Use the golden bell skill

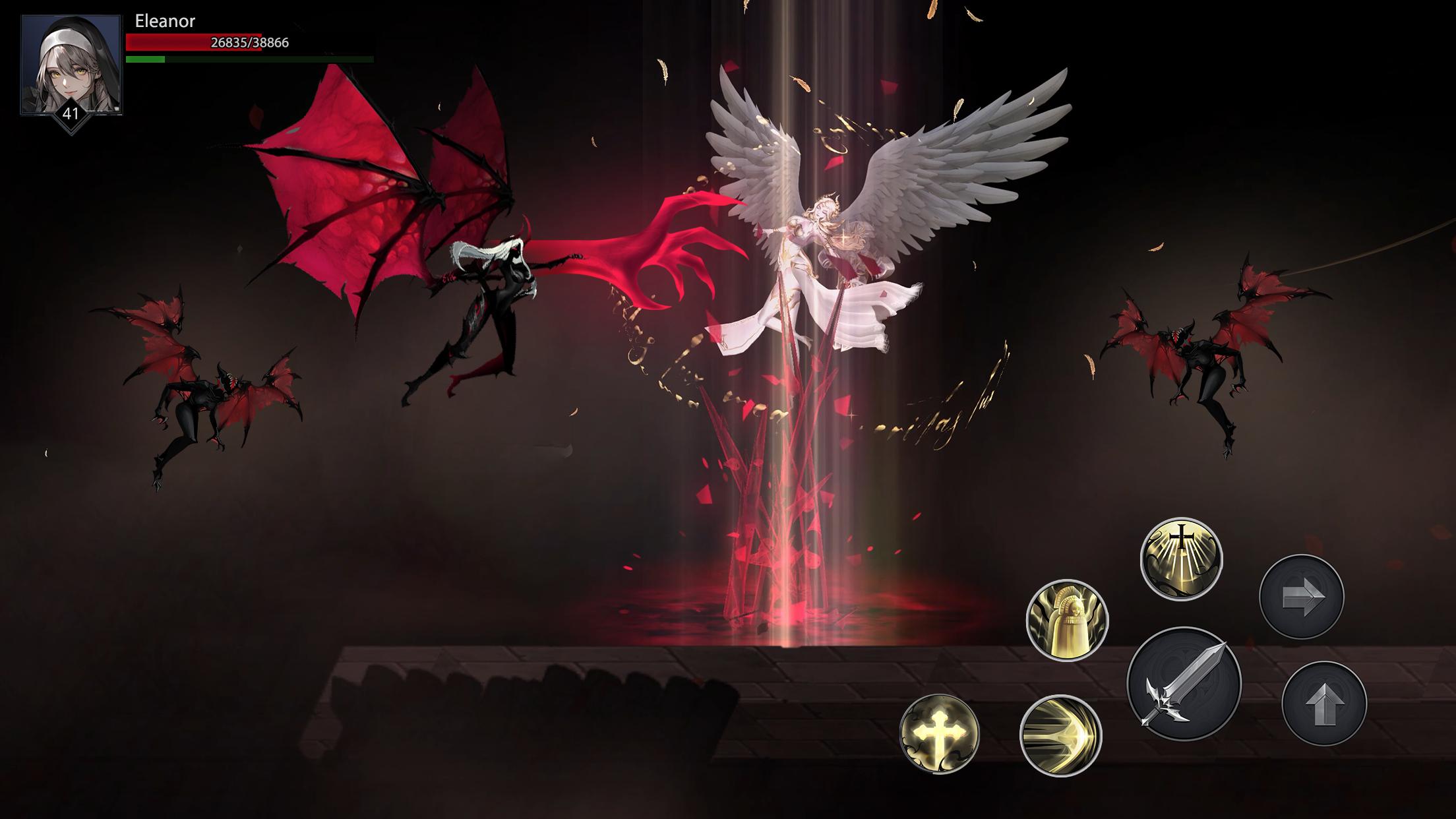coord(1067,620)
